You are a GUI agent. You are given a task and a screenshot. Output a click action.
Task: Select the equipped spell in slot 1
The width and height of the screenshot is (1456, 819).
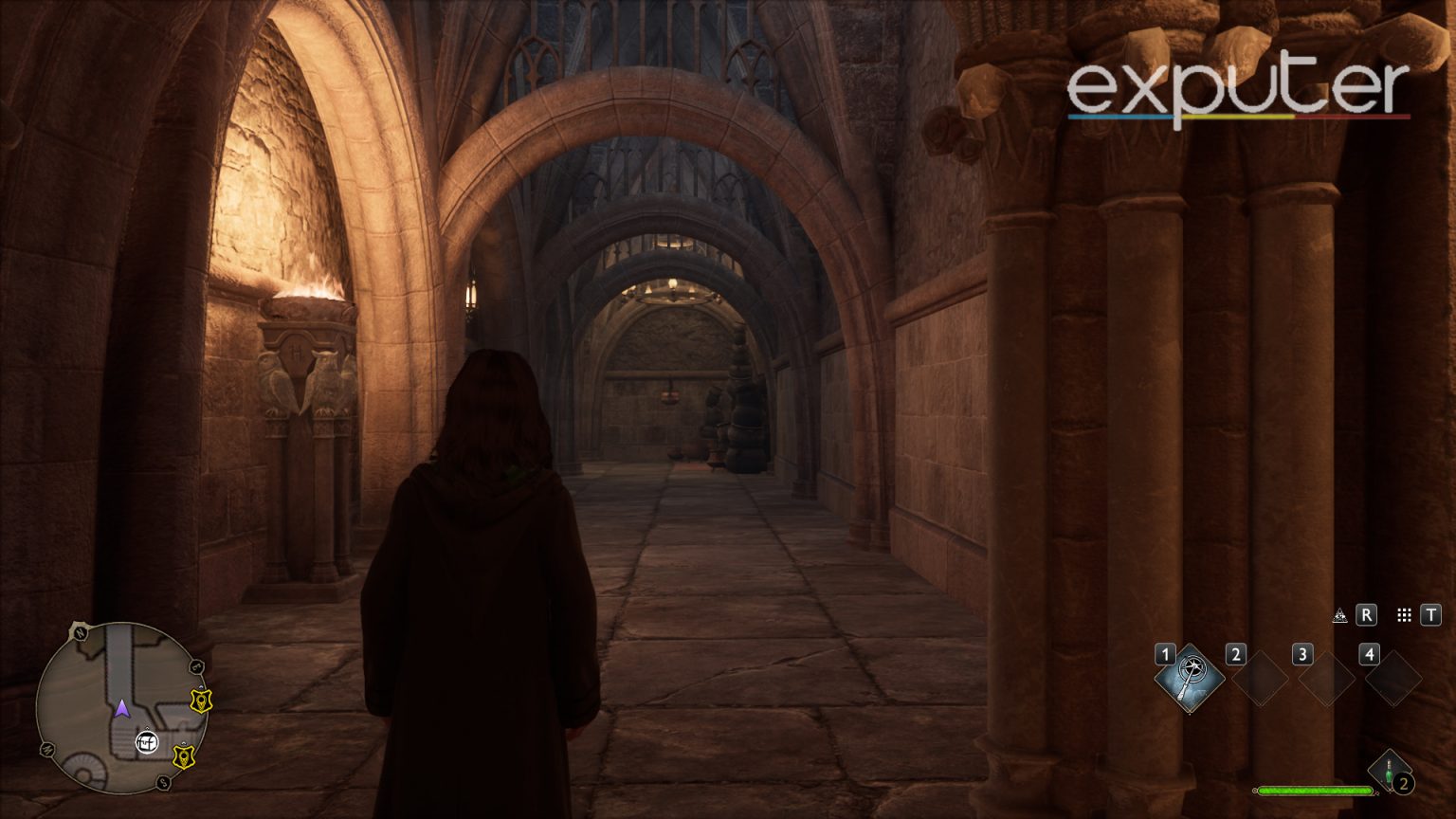(x=1191, y=676)
